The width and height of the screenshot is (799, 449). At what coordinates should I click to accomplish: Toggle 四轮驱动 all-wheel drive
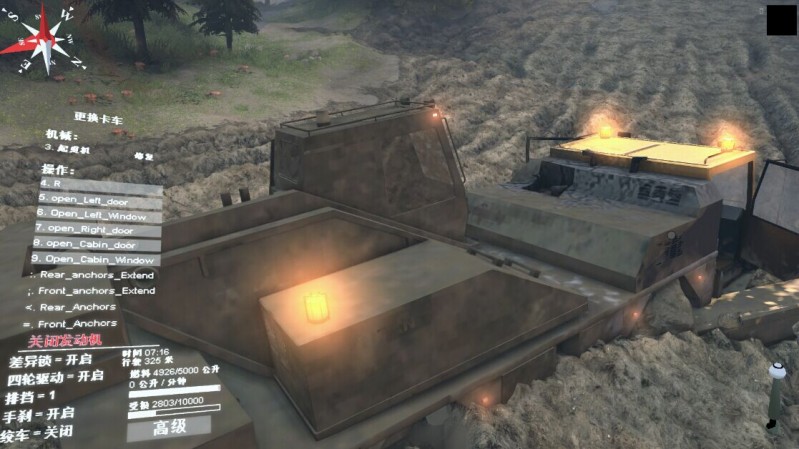(55, 377)
